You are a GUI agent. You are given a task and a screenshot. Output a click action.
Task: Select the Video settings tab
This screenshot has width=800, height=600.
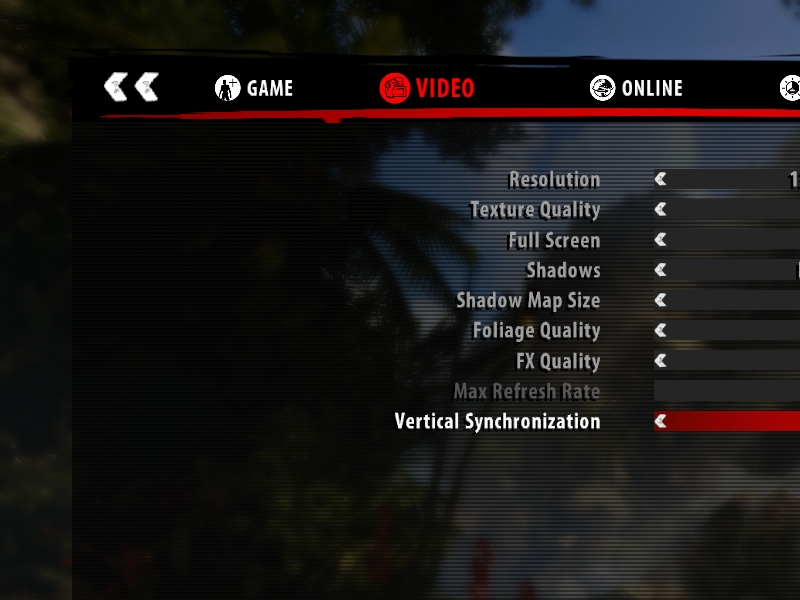pyautogui.click(x=427, y=88)
